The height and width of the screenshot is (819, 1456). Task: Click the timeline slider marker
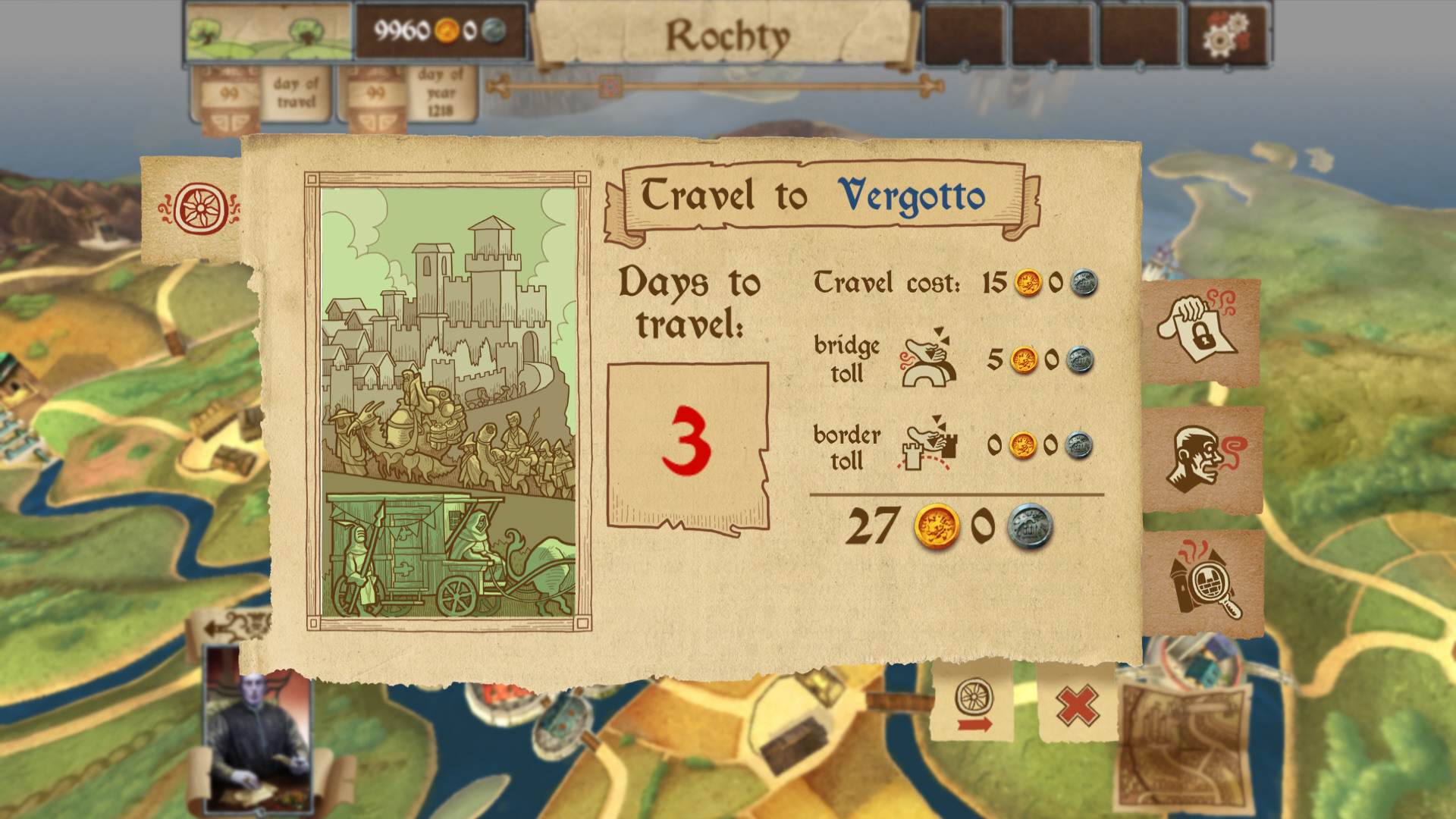pyautogui.click(x=610, y=86)
